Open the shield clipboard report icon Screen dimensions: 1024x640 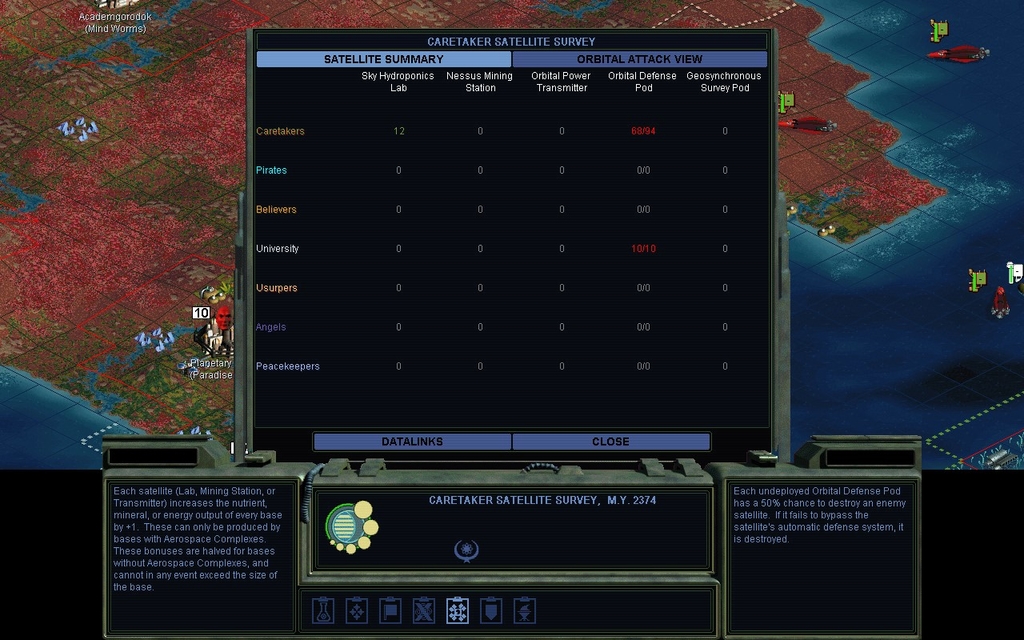coord(491,610)
